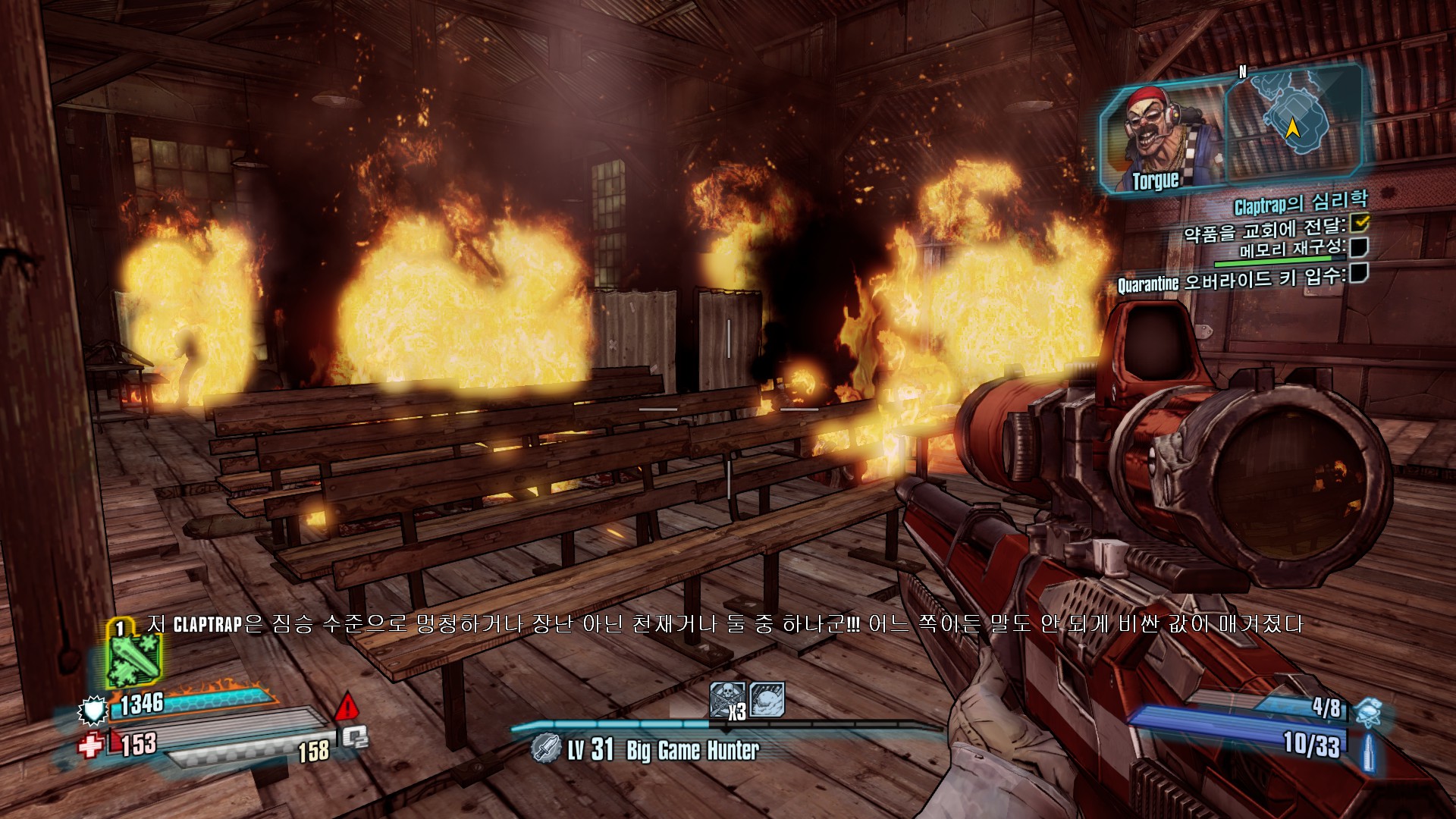
Task: Select the skull stack x3 buff icon
Action: pos(727,699)
